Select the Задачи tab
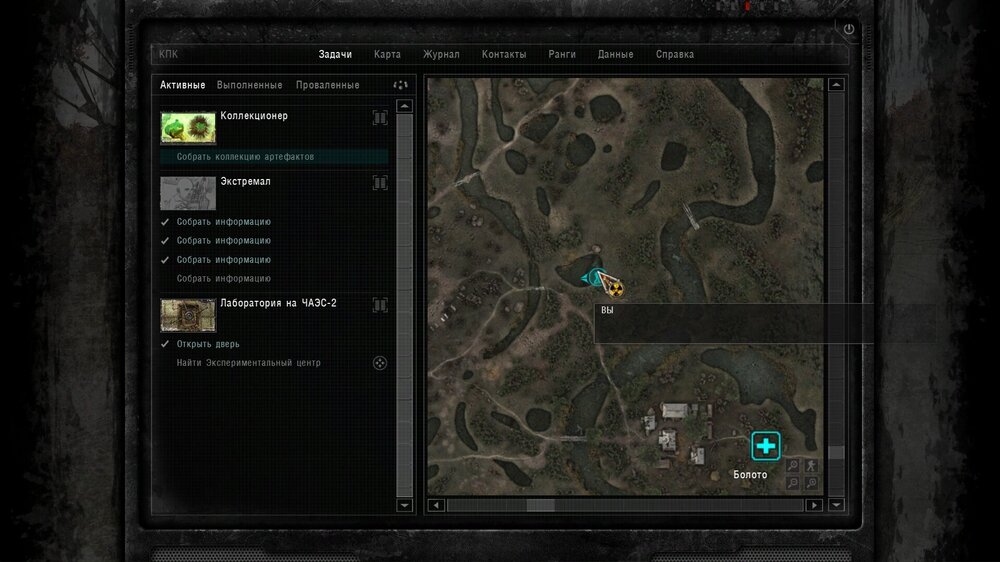The image size is (1000, 562). [335, 55]
